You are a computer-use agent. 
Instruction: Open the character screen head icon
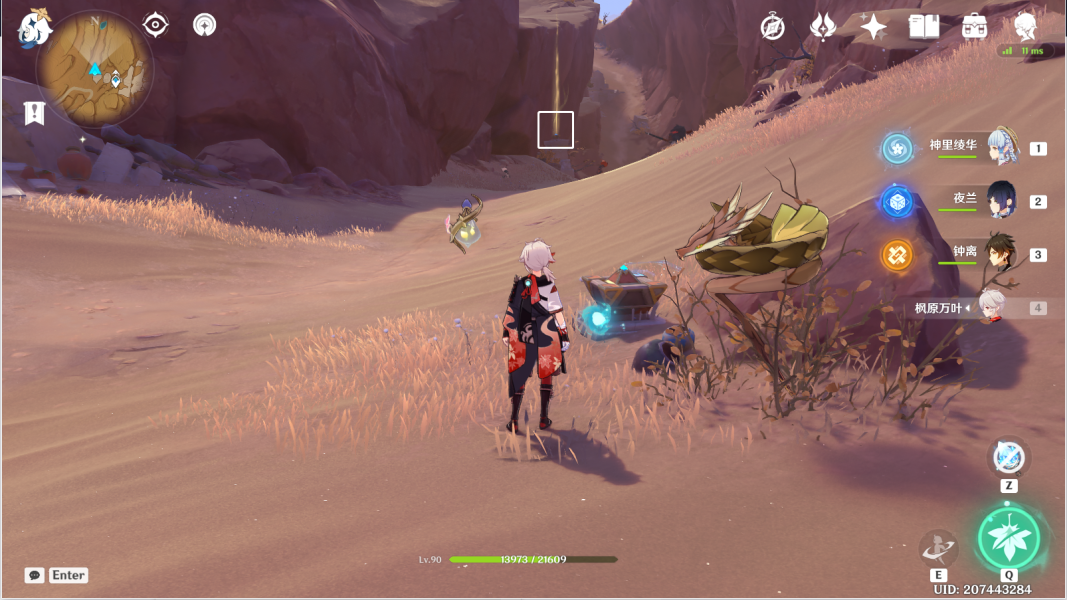1025,27
